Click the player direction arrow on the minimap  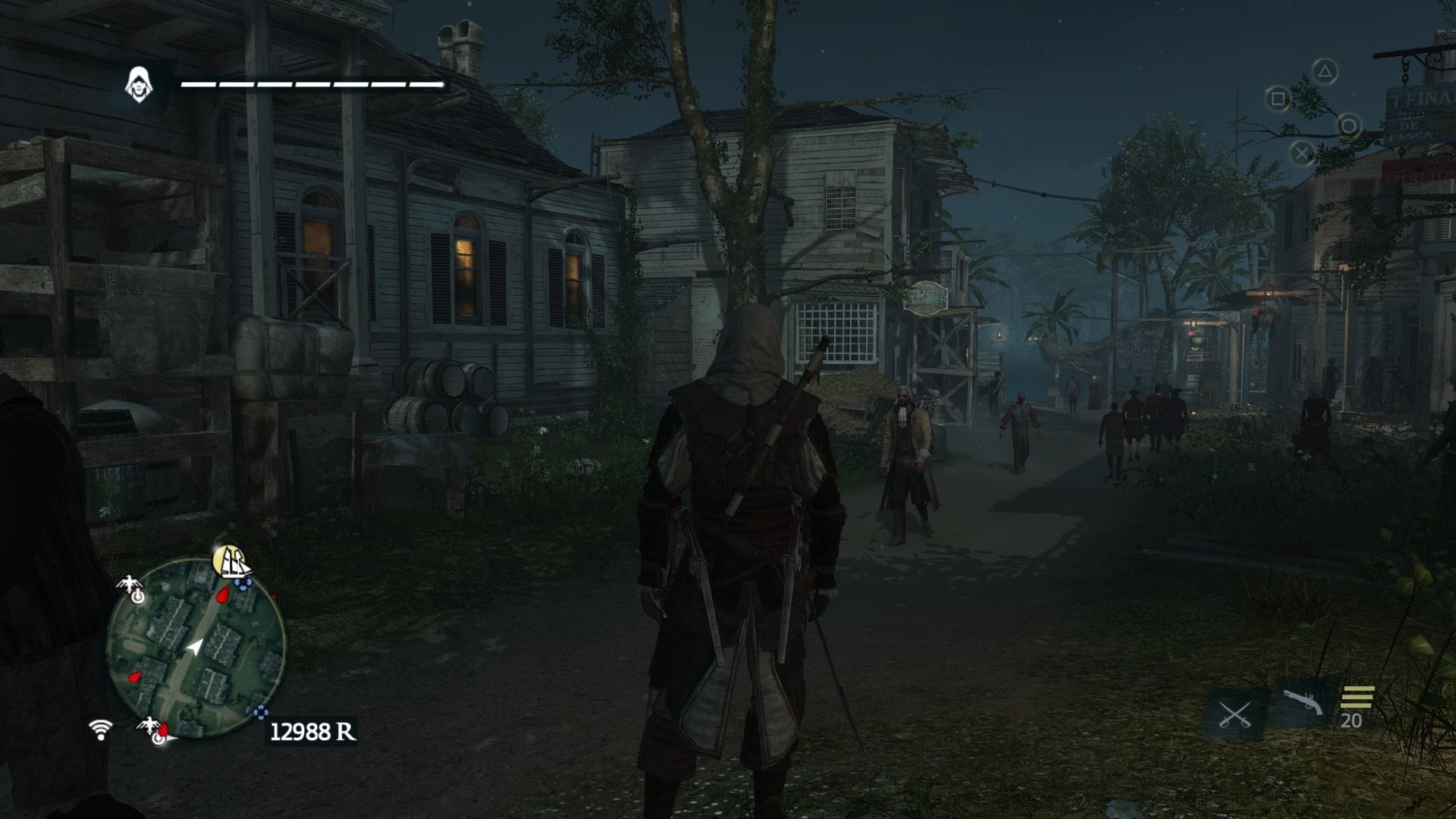(x=196, y=645)
